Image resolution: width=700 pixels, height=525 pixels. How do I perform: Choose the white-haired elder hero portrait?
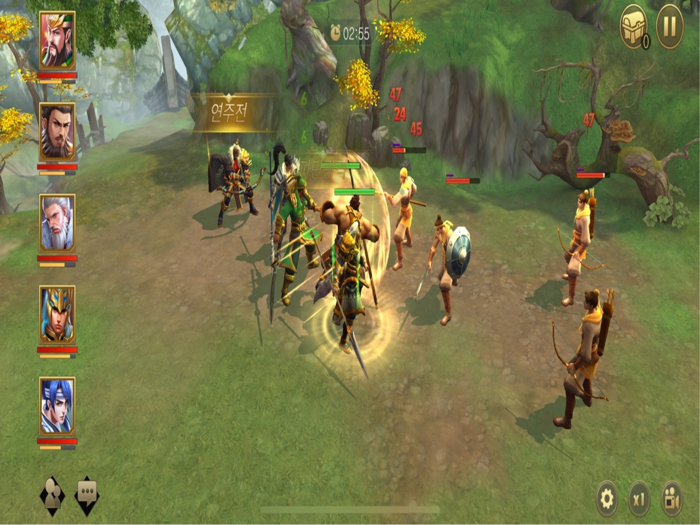pos(57,222)
